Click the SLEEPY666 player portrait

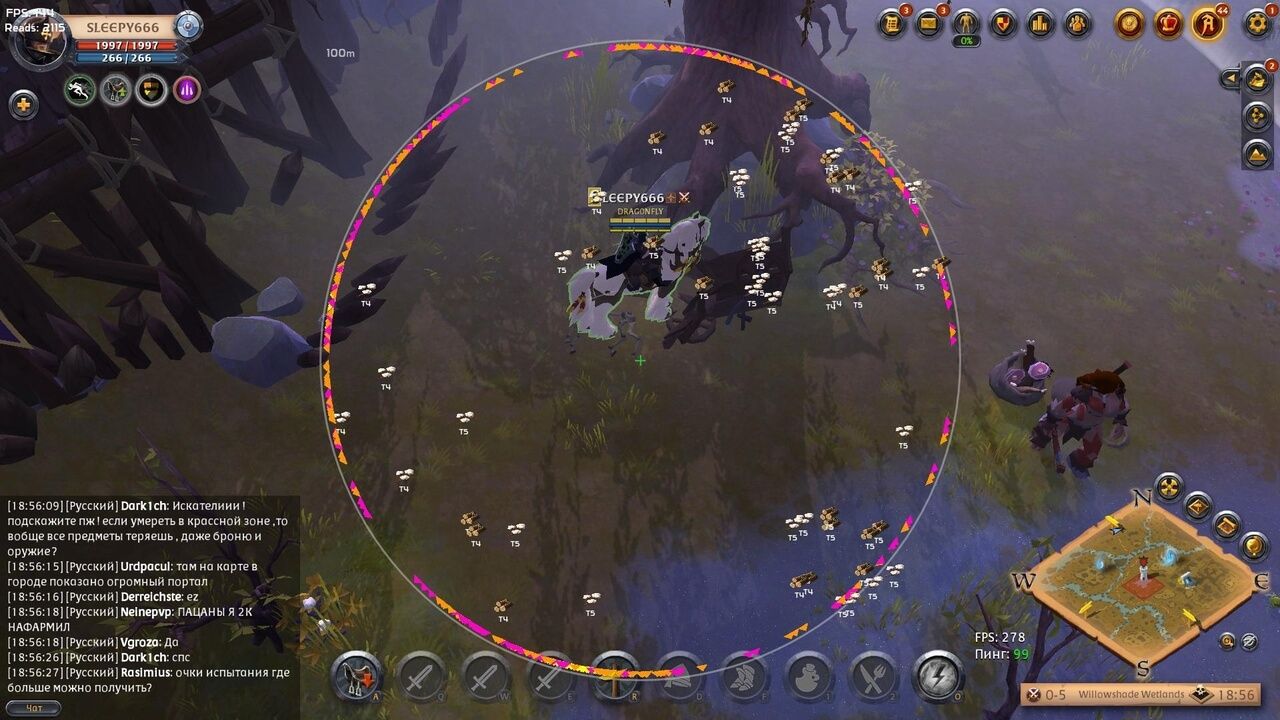(36, 40)
